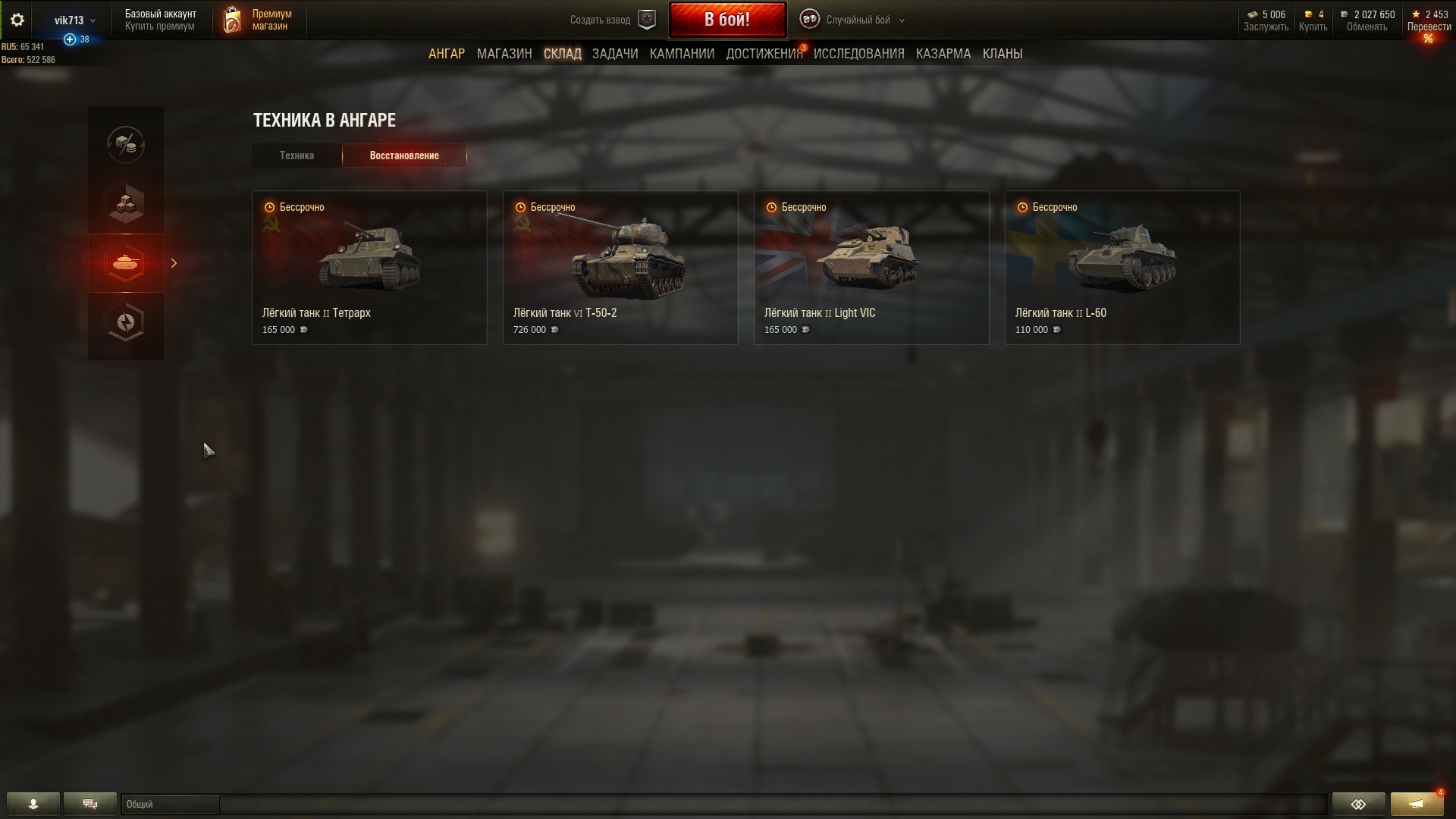The width and height of the screenshot is (1456, 819).
Task: Open the contacts icon in bottom bar
Action: (x=33, y=804)
